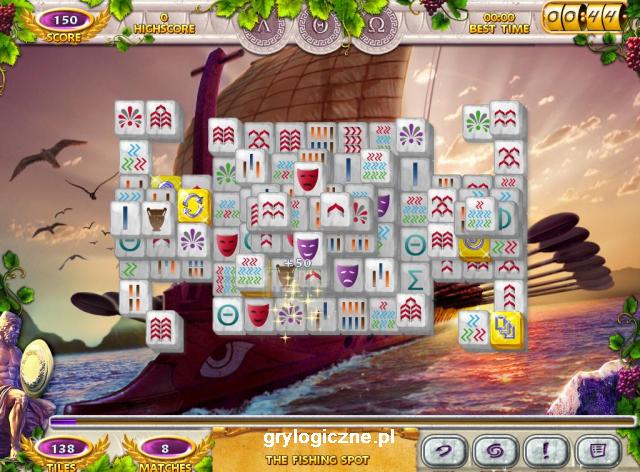Select the gold circular-arrows bonus tile
This screenshot has height=472, width=640.
(x=193, y=207)
